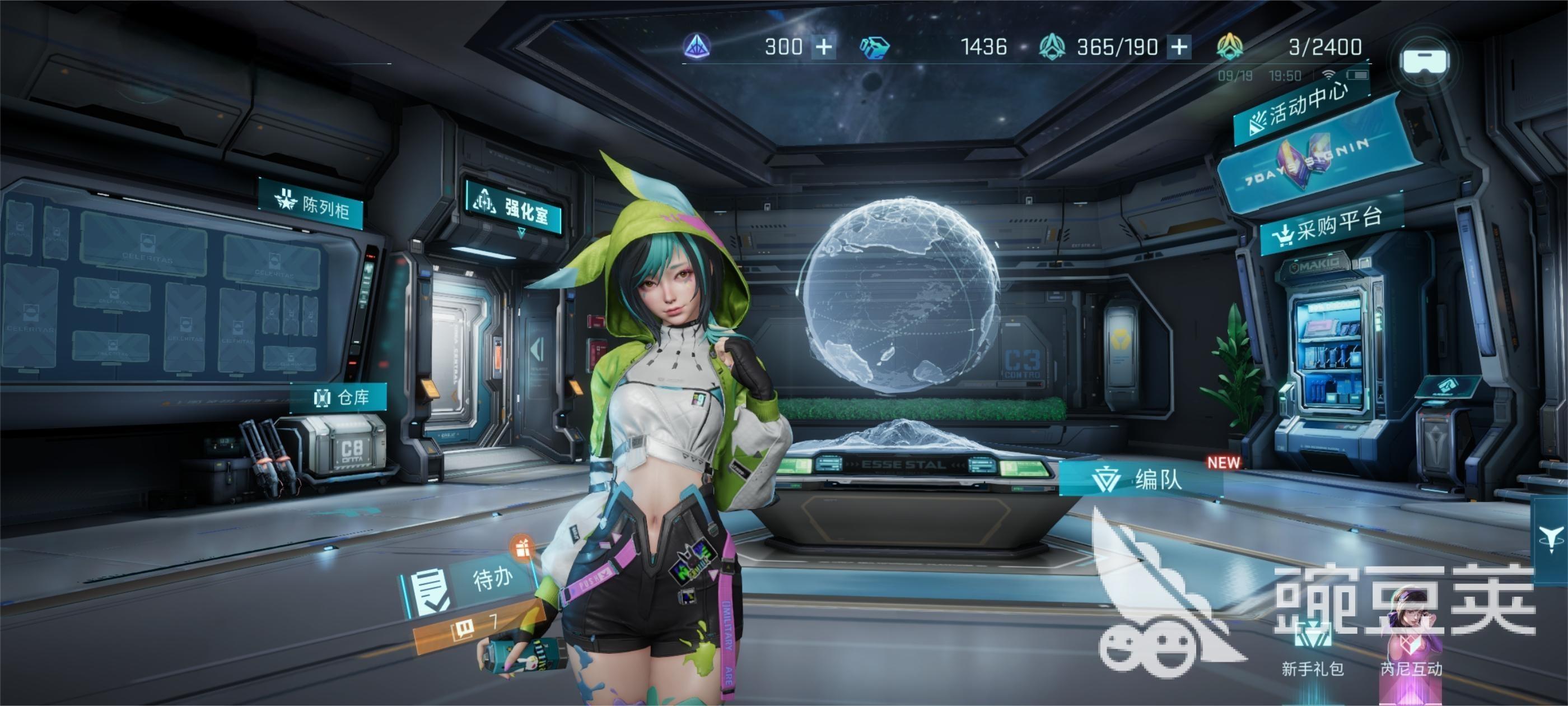Toggle the VR headset view icon
This screenshot has width=1568, height=706.
(1424, 61)
